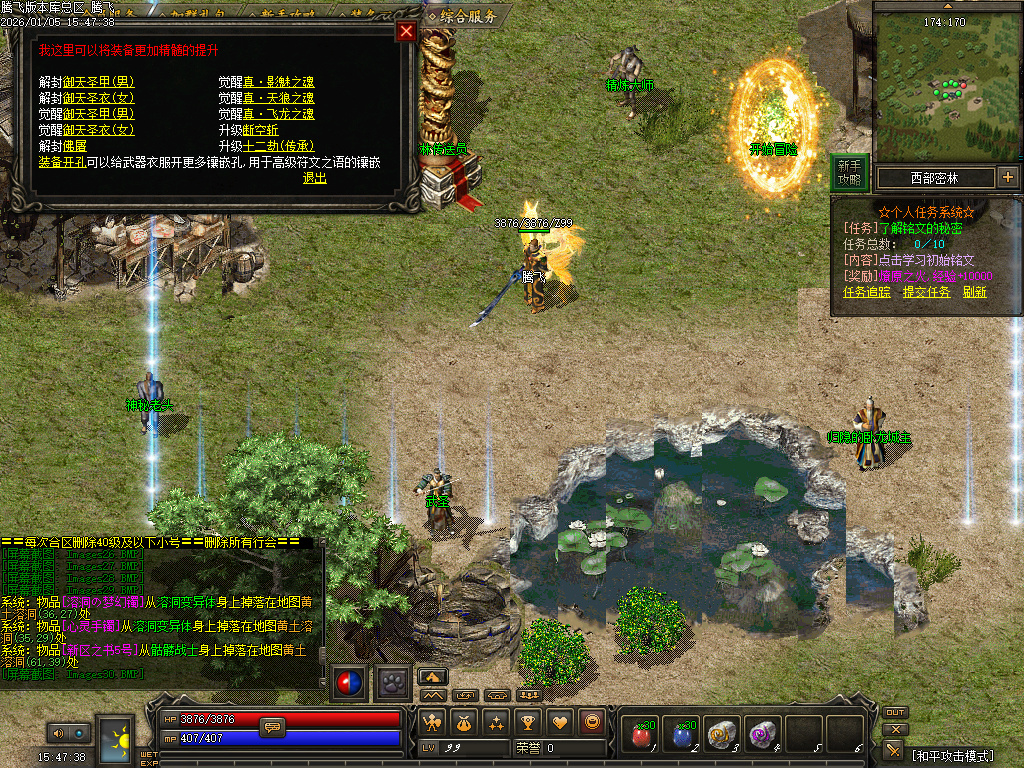
Task: Pick the 佛屠 unseal option
Action: click(x=73, y=146)
